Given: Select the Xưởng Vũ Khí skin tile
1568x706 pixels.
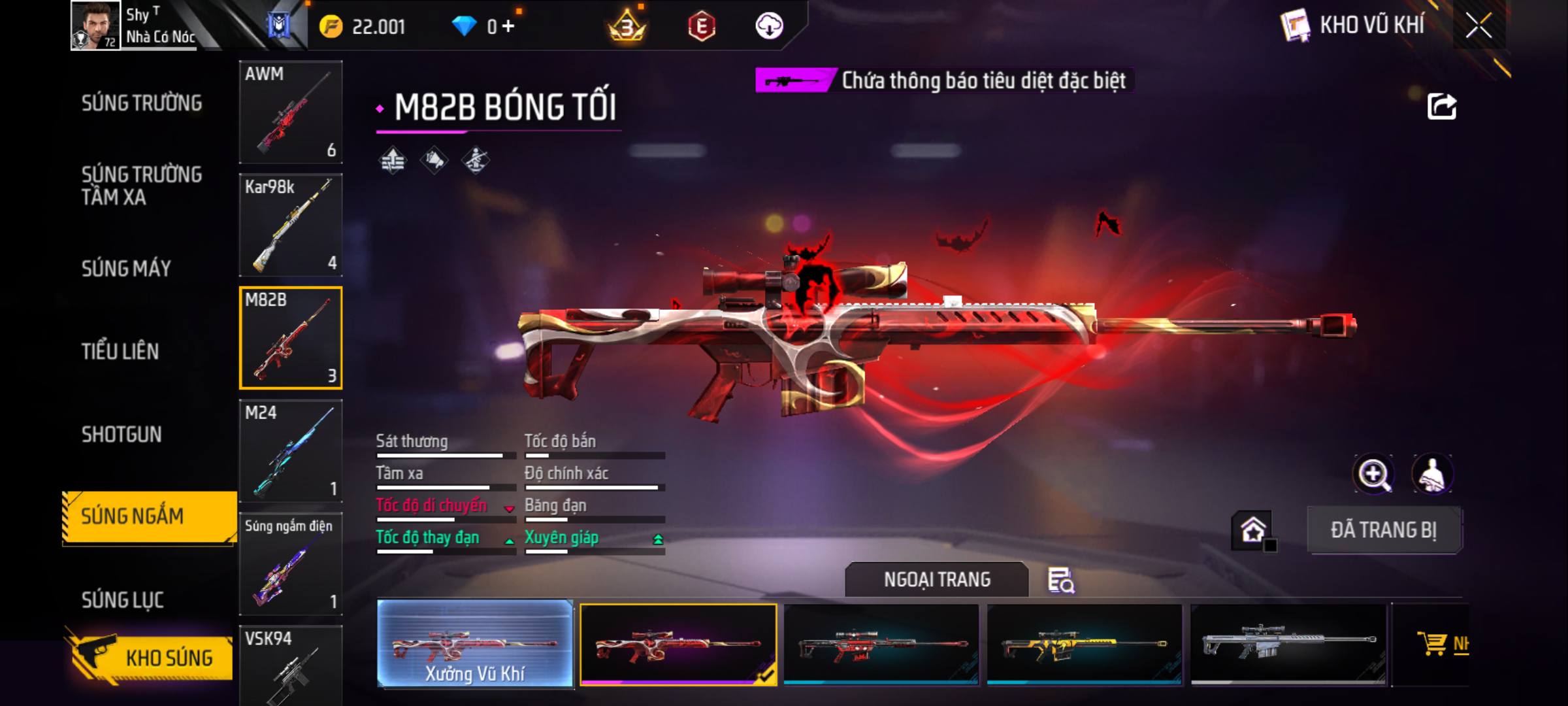Looking at the screenshot, I should [475, 644].
